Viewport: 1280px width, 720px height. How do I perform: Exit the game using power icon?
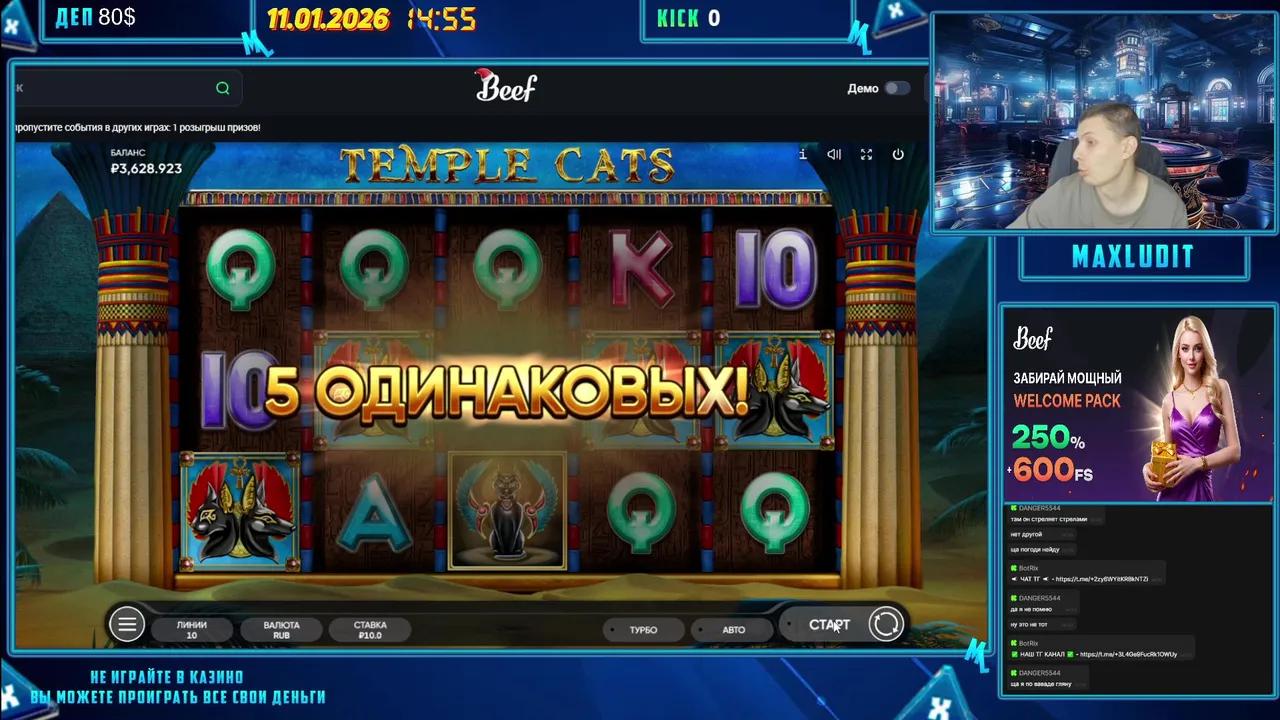point(898,155)
